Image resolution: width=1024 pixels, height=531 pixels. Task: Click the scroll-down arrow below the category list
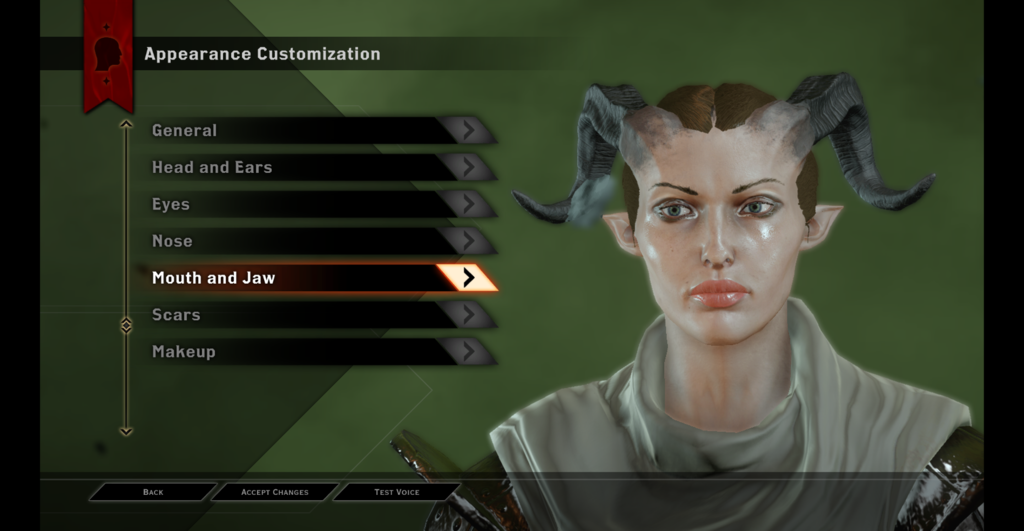tap(126, 431)
